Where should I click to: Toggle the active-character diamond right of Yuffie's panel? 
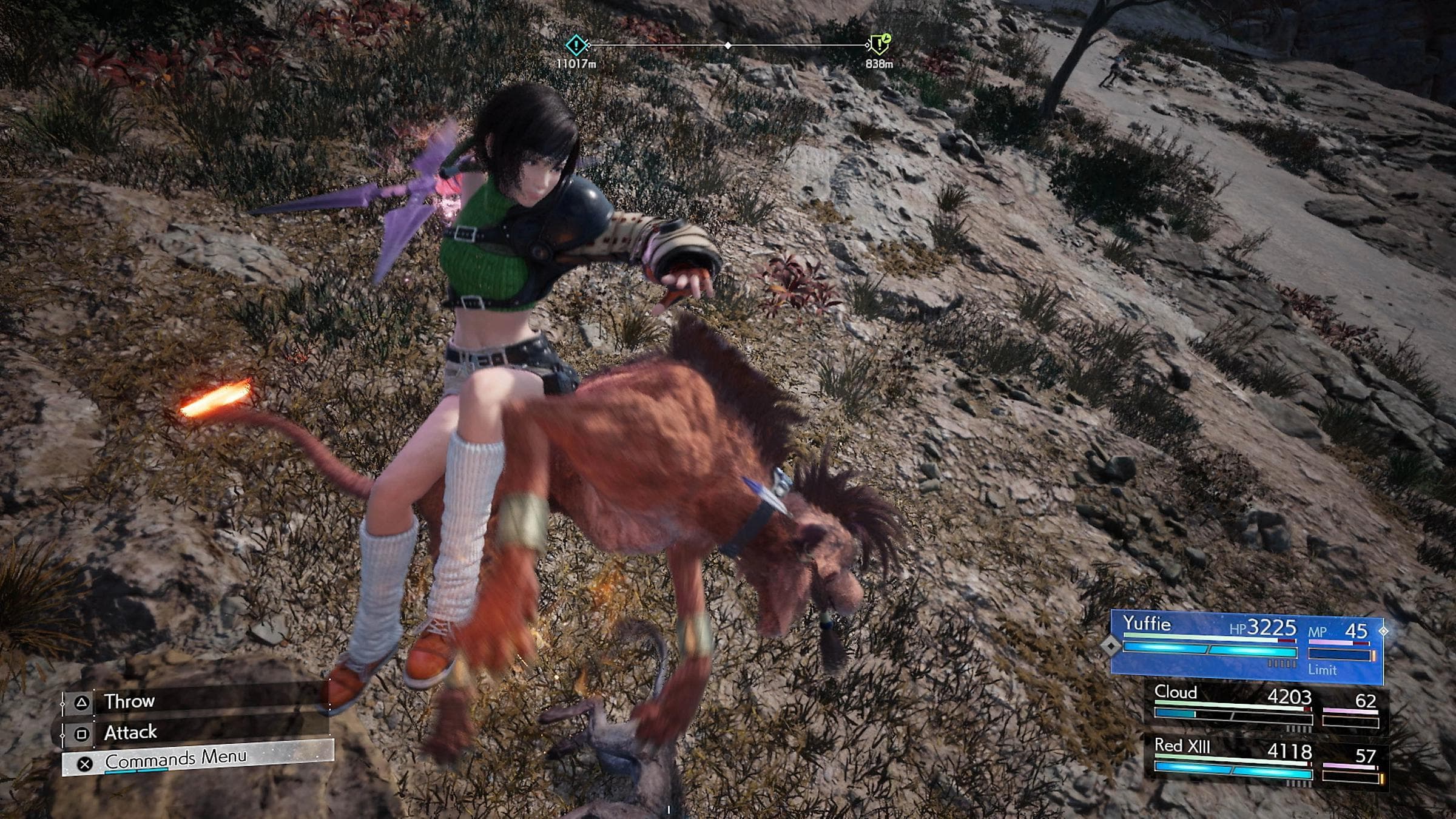pos(1384,631)
